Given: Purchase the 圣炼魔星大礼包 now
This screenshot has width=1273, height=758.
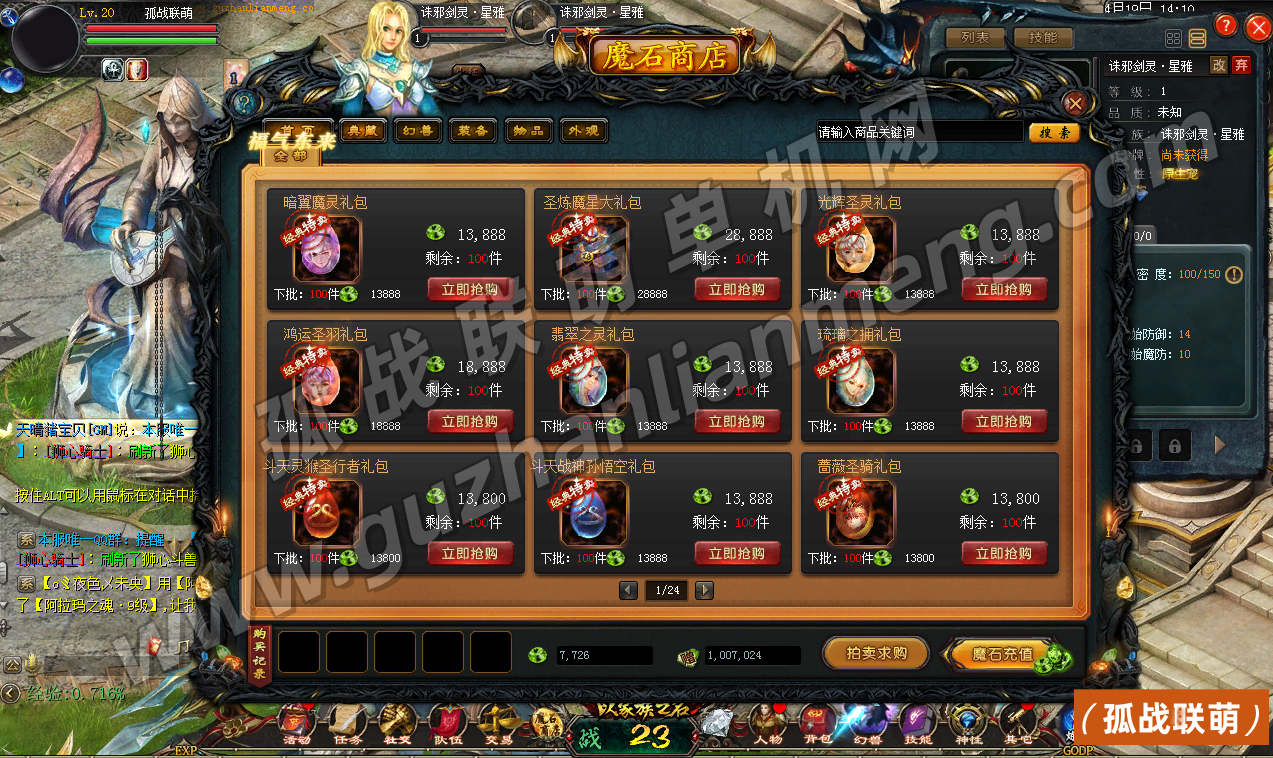Looking at the screenshot, I should point(737,290).
